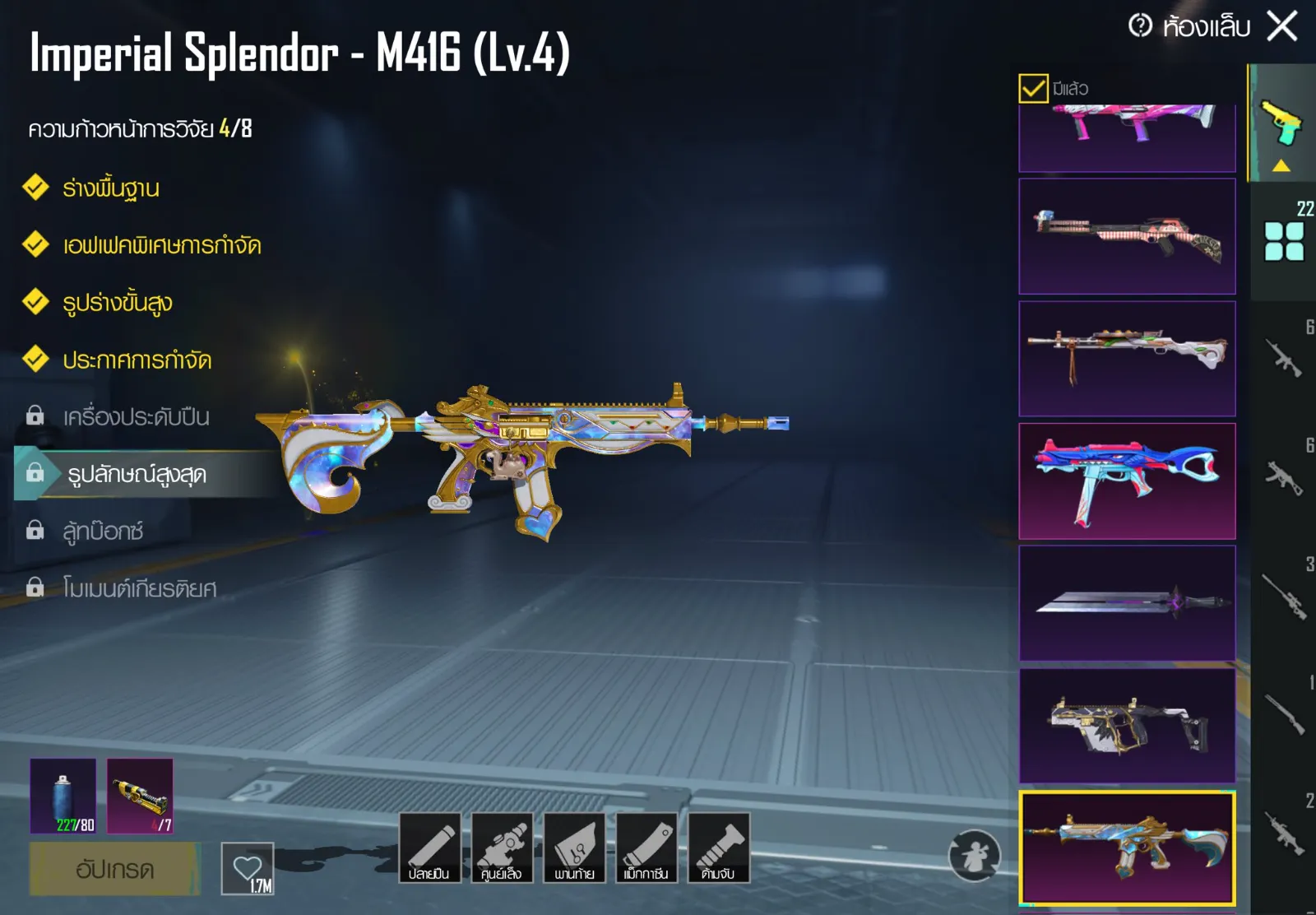Open the help question mark icon

[1140, 26]
